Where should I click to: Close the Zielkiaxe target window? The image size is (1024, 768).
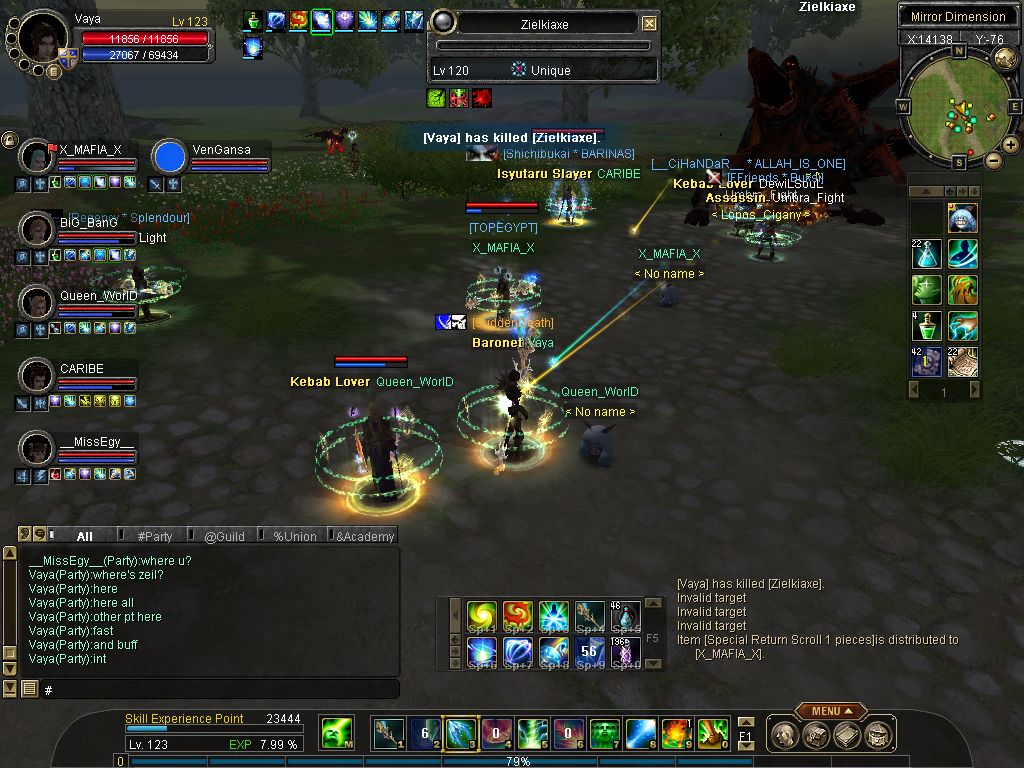650,23
